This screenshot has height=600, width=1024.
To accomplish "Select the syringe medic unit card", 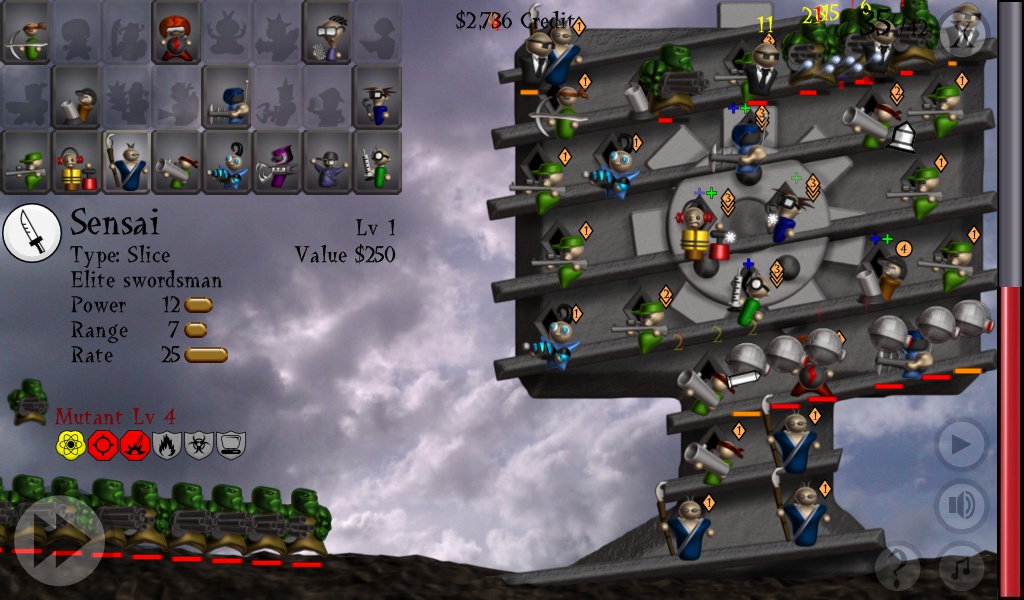I will click(x=377, y=161).
